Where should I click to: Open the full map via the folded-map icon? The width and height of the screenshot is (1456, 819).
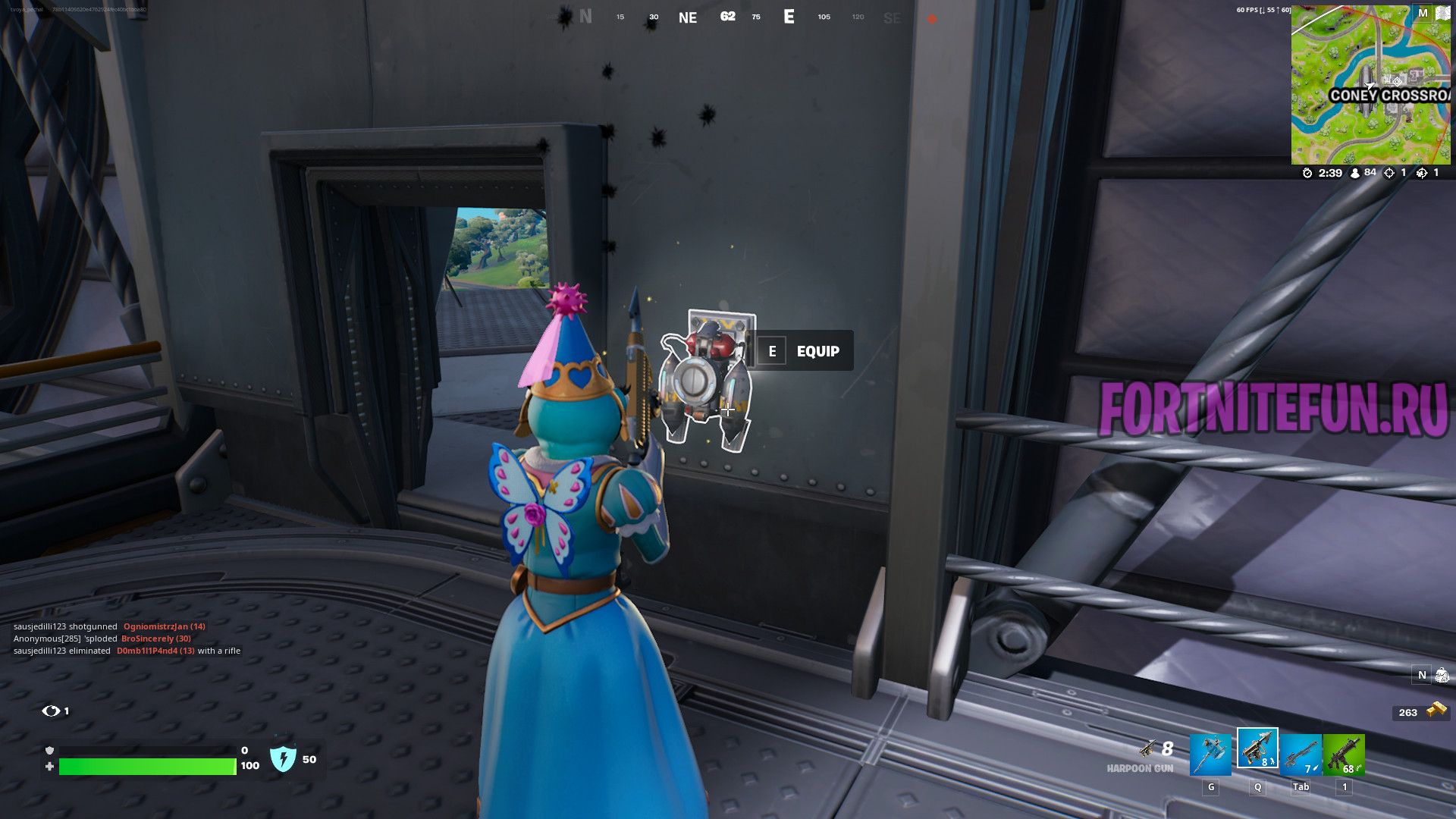coord(1442,14)
